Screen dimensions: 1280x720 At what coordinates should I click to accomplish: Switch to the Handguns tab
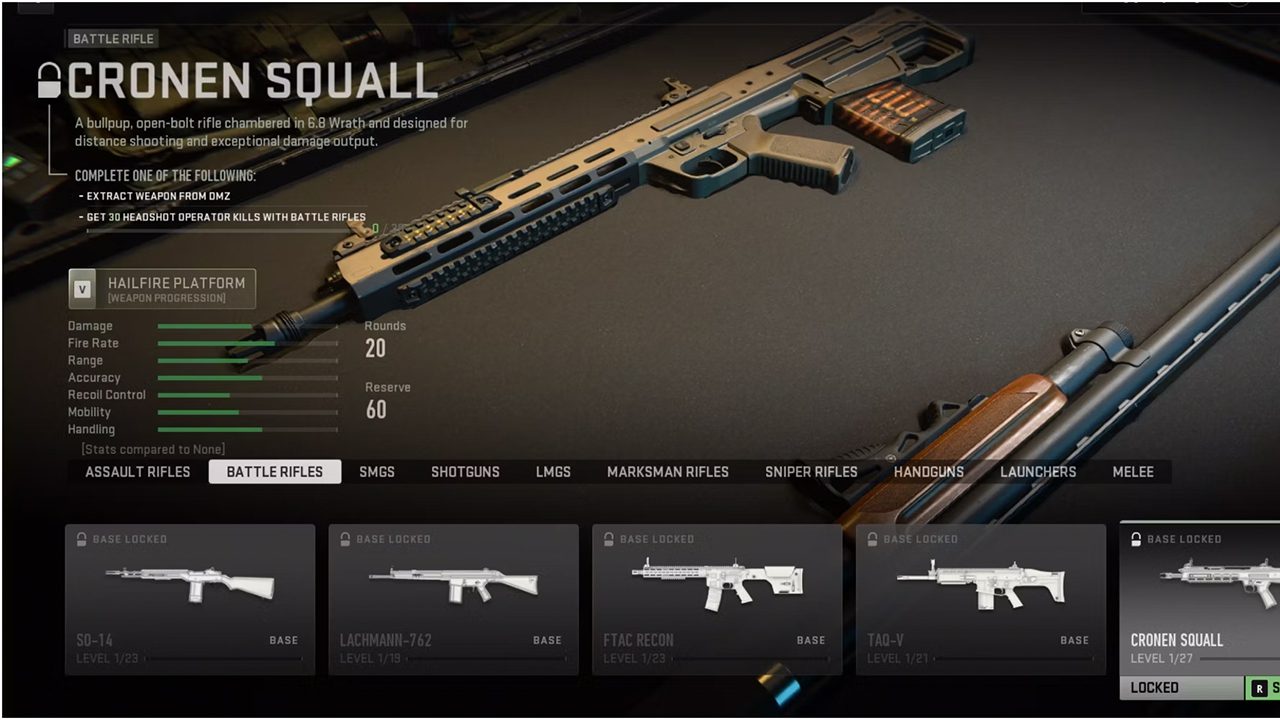click(x=929, y=472)
